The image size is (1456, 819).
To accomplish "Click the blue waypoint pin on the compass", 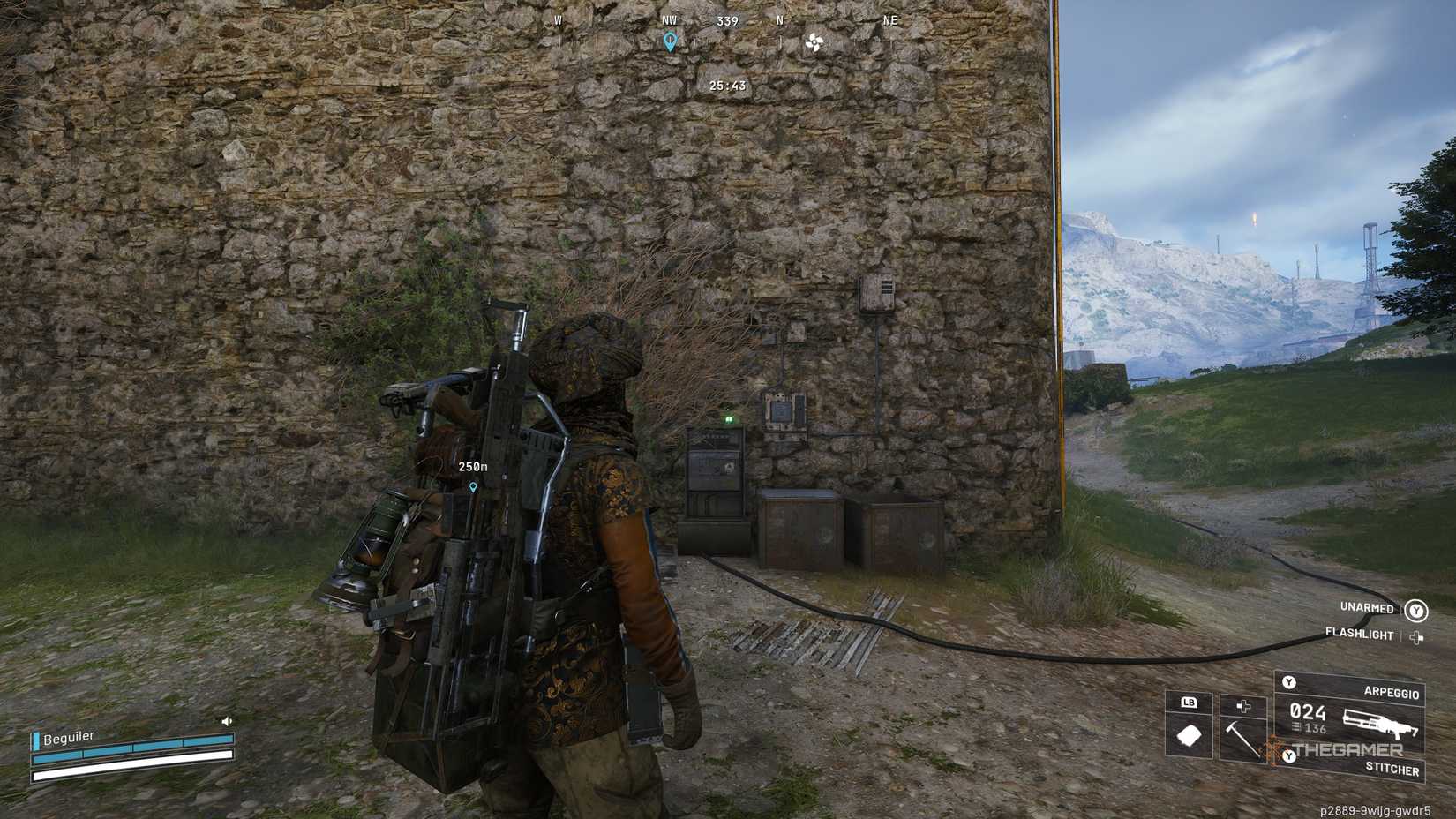I will (671, 40).
